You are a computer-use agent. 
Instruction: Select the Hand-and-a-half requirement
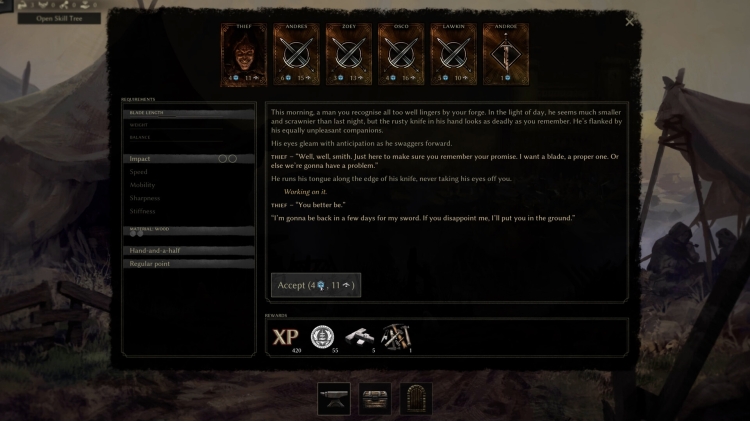[189, 250]
